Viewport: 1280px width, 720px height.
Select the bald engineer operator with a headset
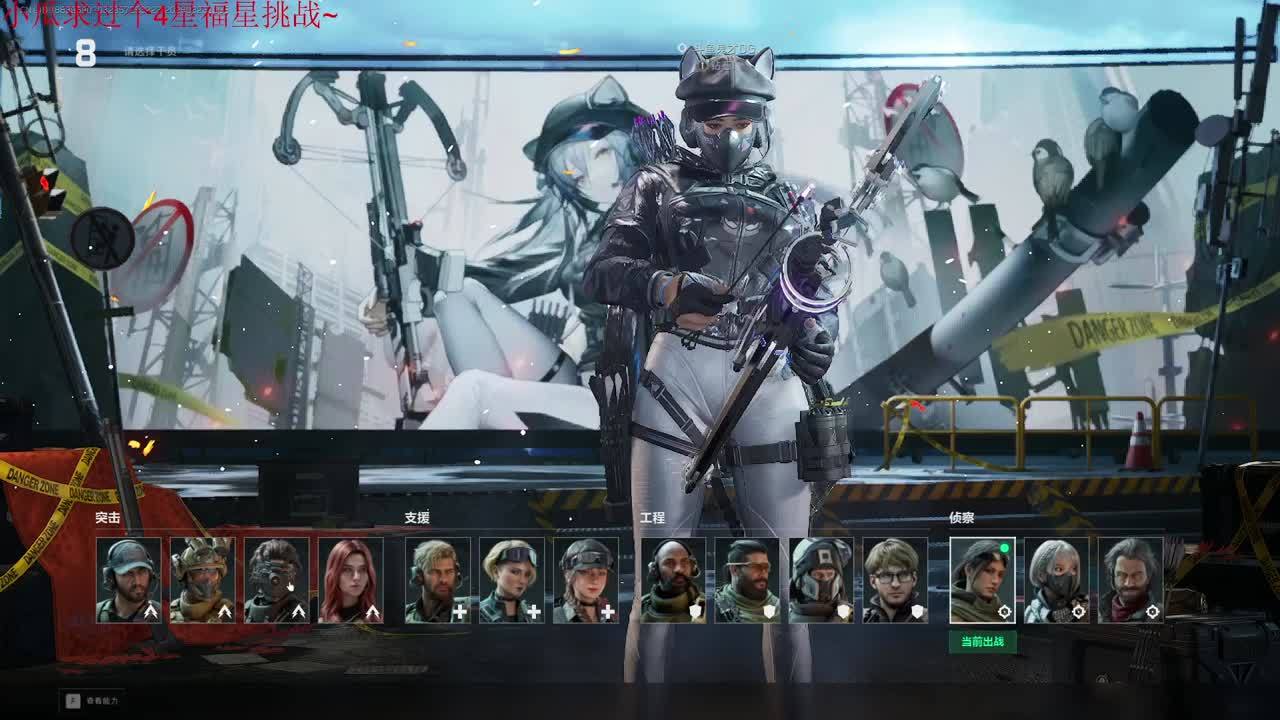click(x=673, y=580)
